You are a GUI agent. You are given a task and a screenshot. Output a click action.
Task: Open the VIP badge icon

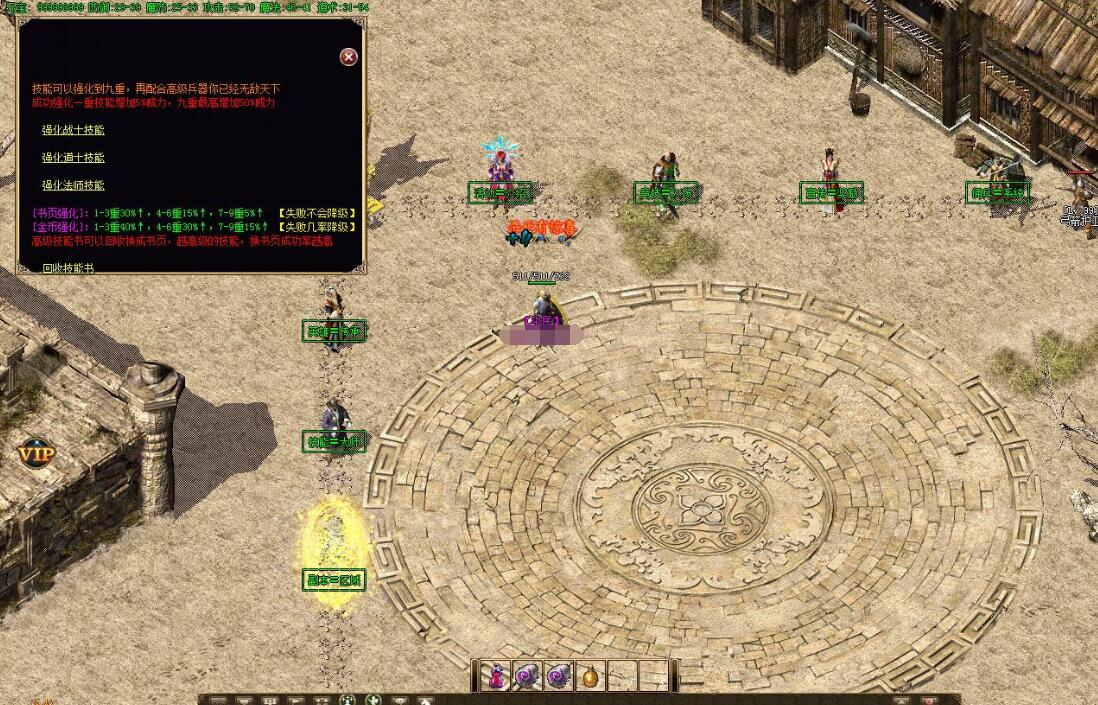[36, 453]
